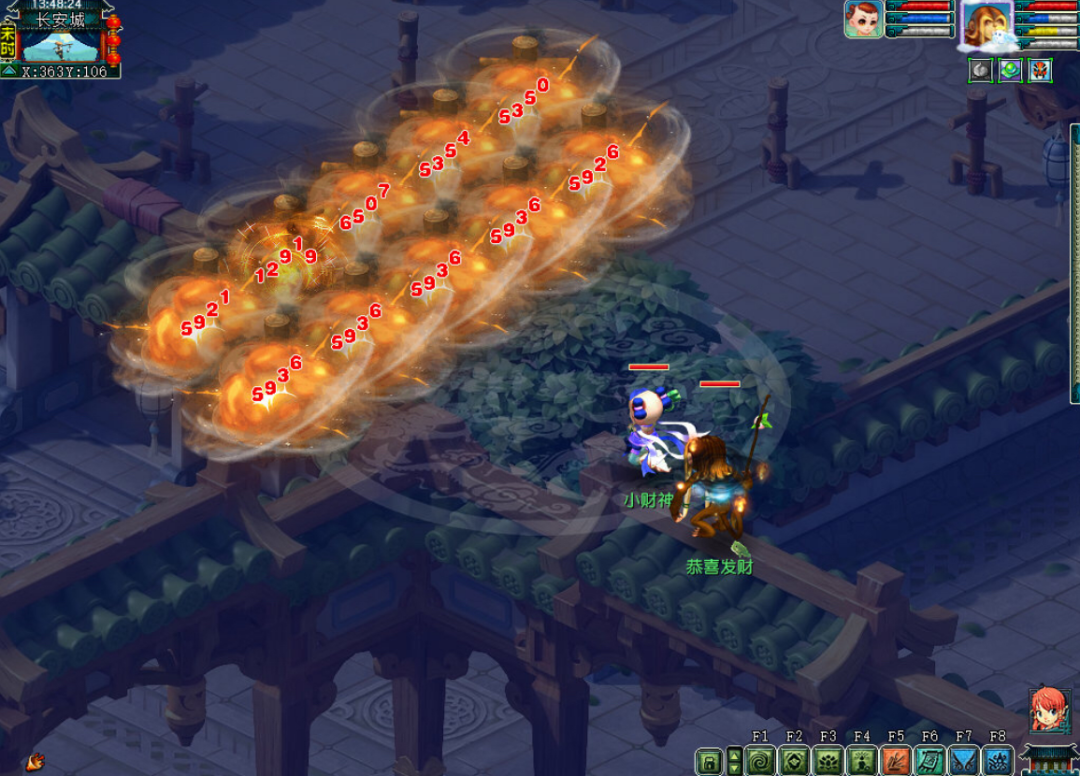This screenshot has width=1080, height=776.
Task: Activate the F1 green swirl skill
Action: [760, 761]
